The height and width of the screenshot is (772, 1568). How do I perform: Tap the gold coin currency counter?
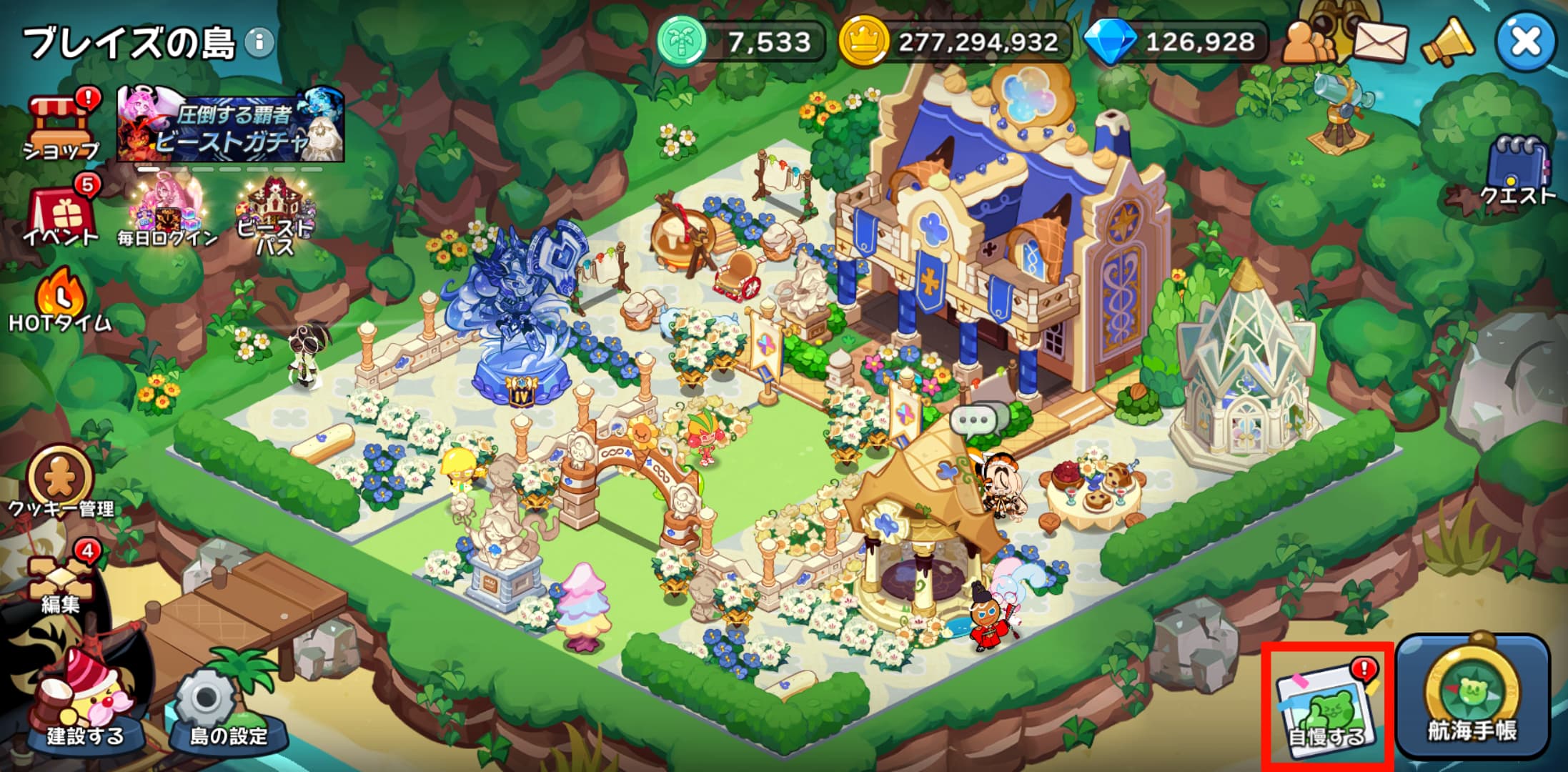tap(956, 42)
